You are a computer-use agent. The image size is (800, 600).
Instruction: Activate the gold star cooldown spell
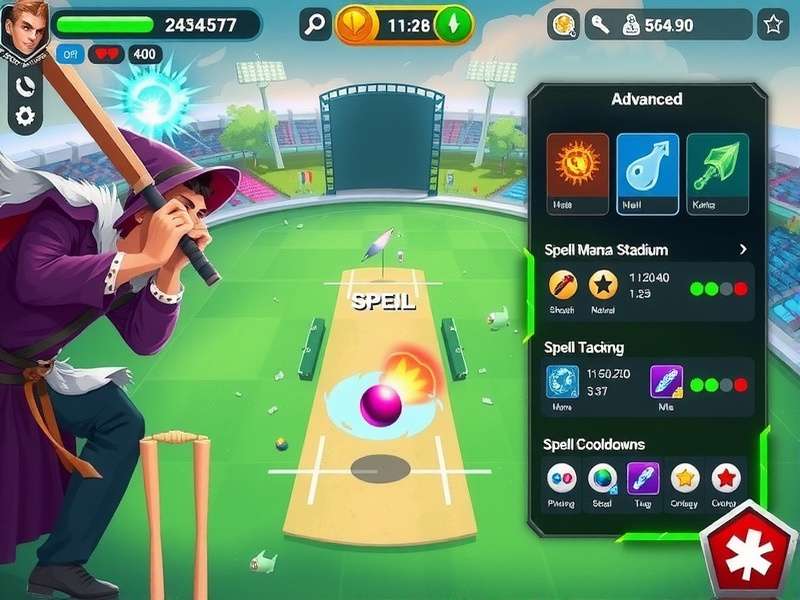(684, 478)
